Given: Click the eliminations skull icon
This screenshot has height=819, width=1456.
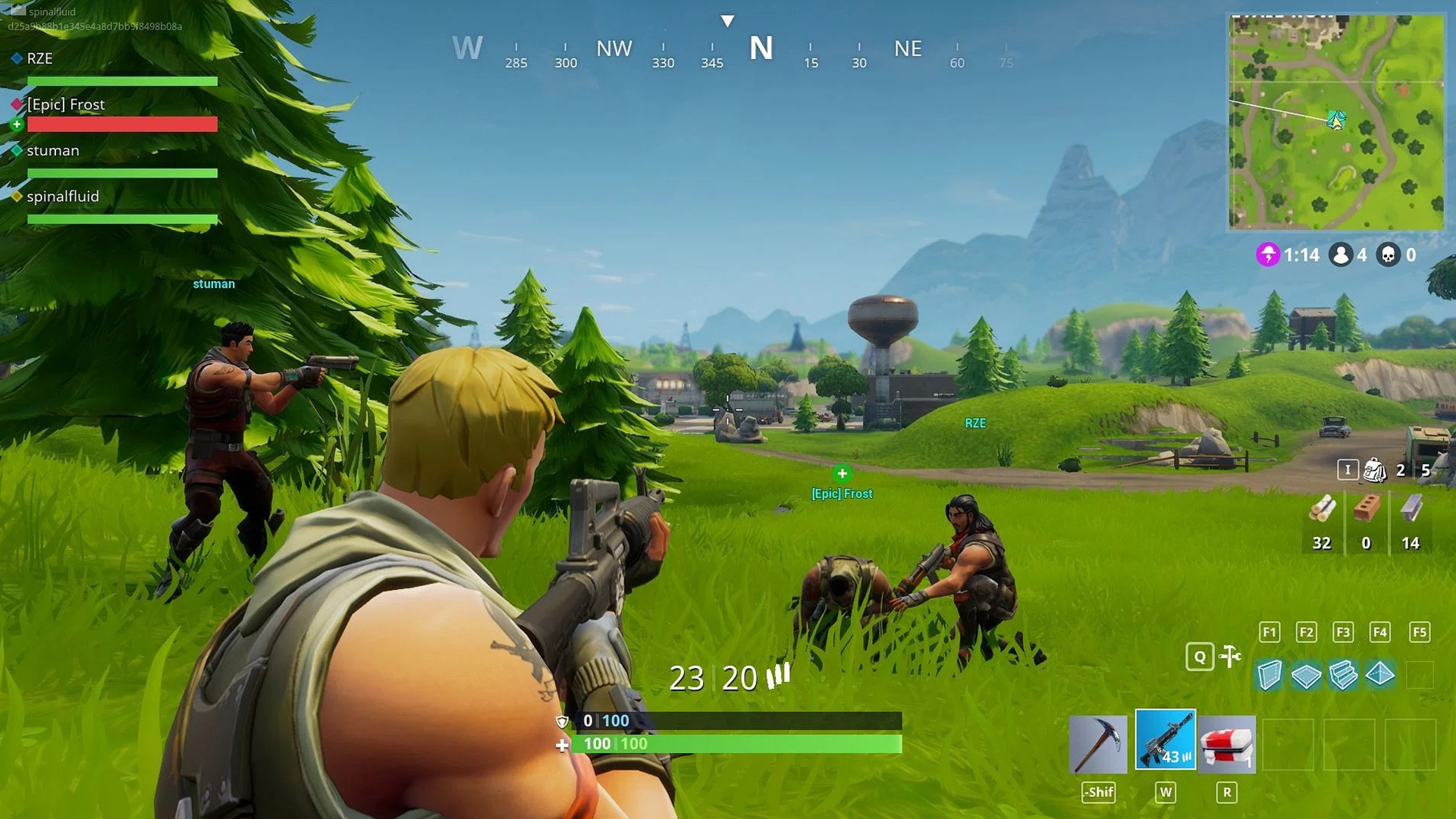Looking at the screenshot, I should tap(1389, 255).
